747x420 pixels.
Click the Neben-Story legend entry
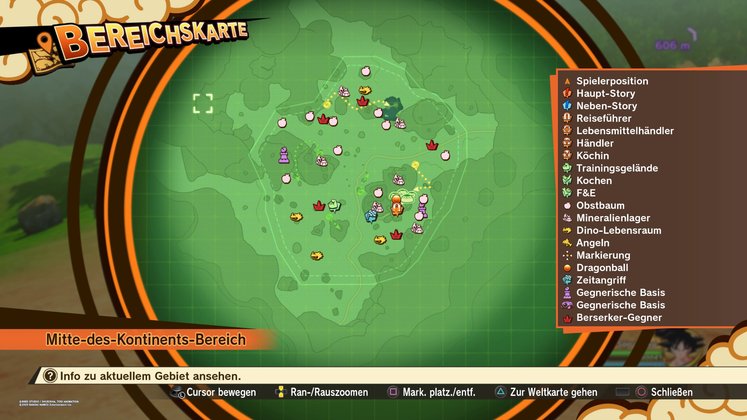pos(606,106)
